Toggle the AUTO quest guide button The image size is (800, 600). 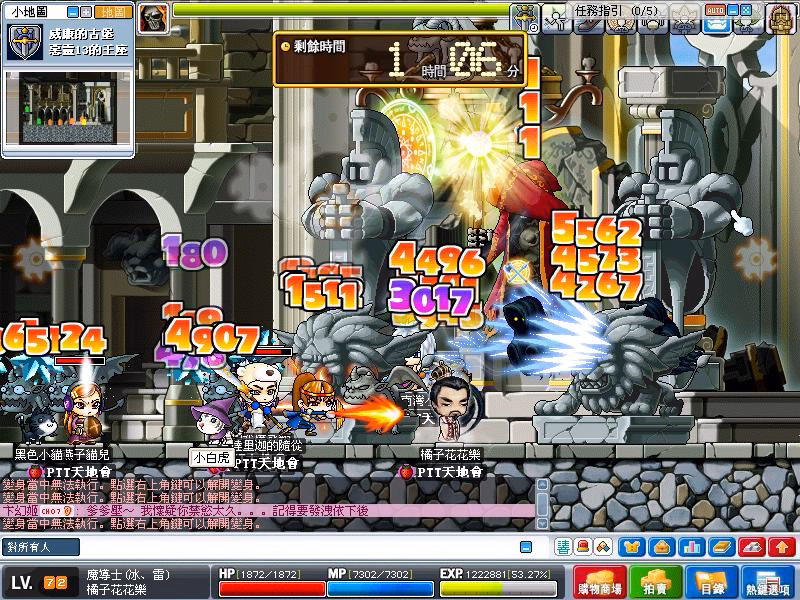tap(715, 9)
